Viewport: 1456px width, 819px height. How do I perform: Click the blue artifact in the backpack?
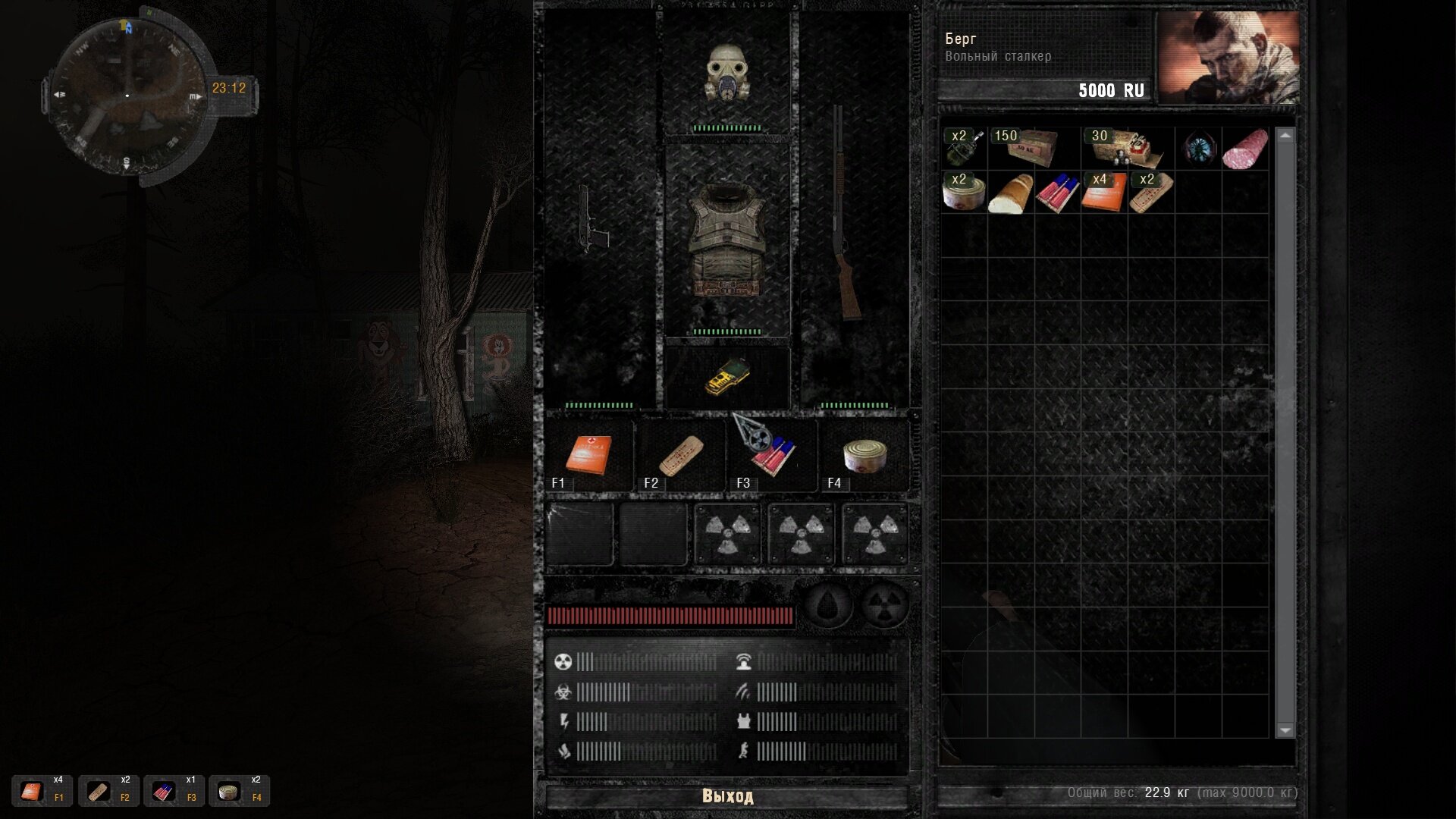1199,148
